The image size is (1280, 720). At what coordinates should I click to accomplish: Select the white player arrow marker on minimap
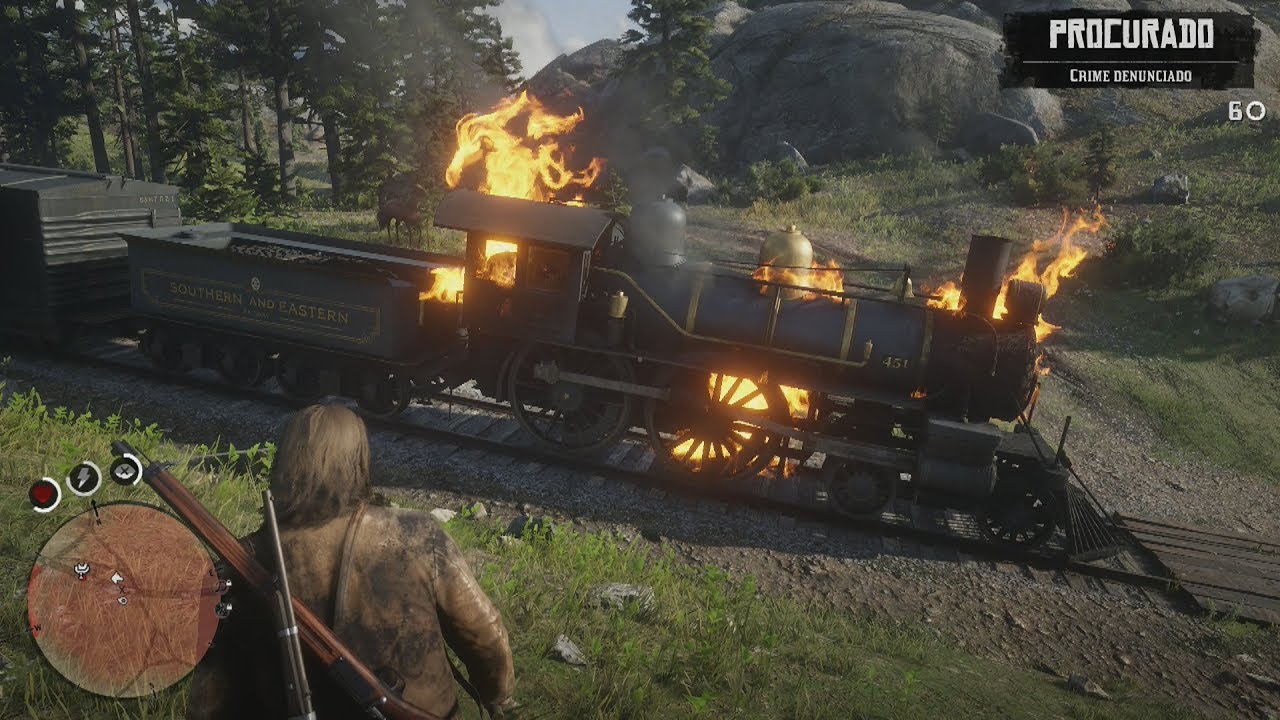tap(117, 578)
